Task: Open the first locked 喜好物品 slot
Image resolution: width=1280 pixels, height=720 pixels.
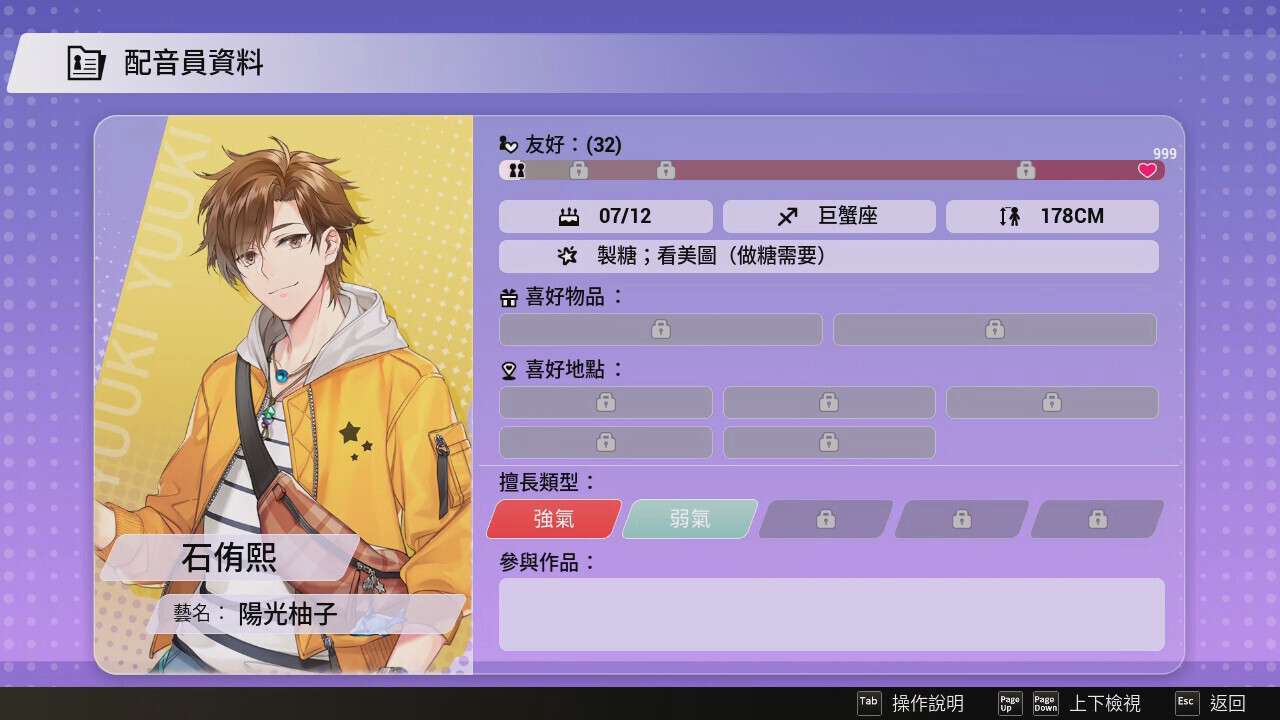Action: pyautogui.click(x=660, y=329)
